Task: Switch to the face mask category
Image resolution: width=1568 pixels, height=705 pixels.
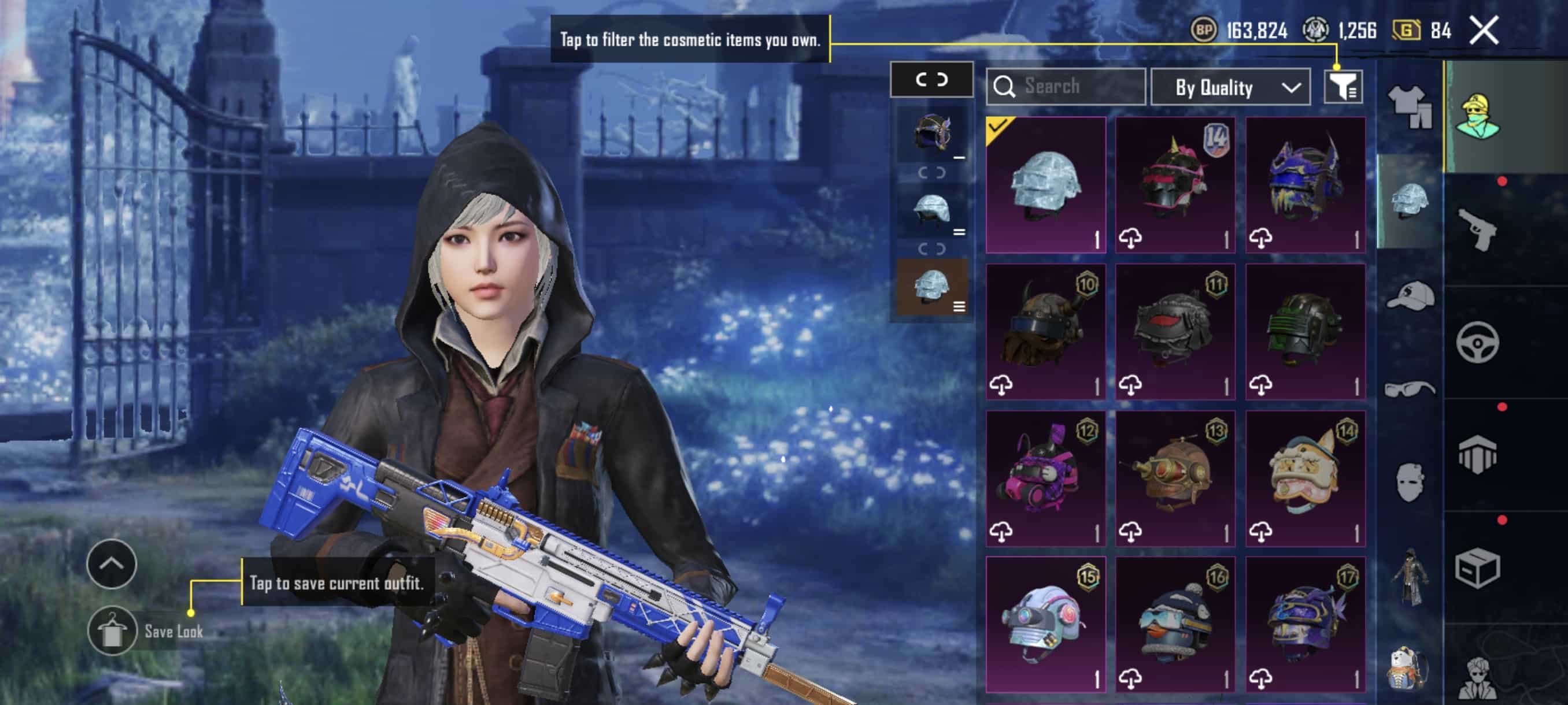Action: click(x=1410, y=482)
